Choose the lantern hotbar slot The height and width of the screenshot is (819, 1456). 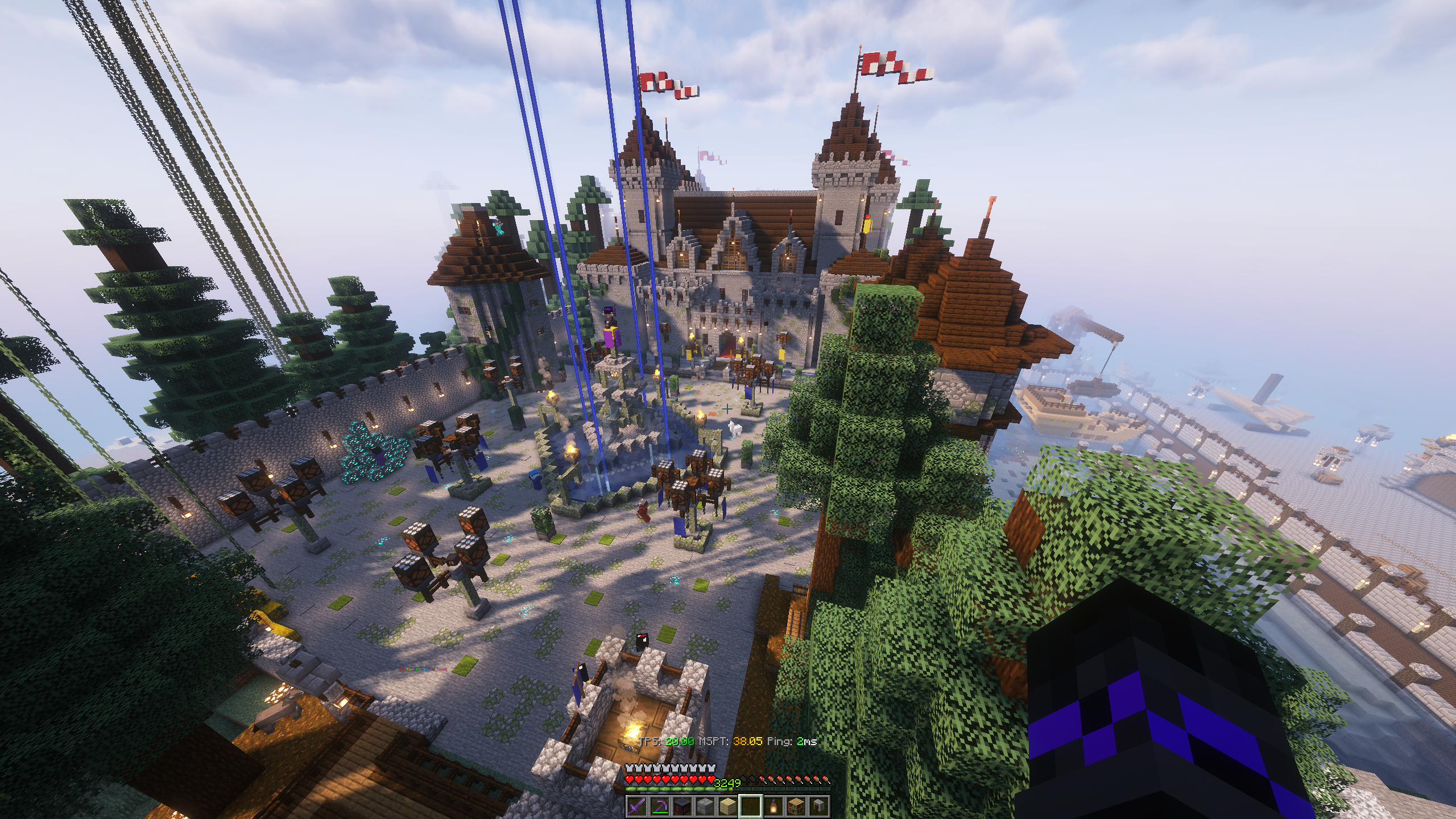[773, 806]
